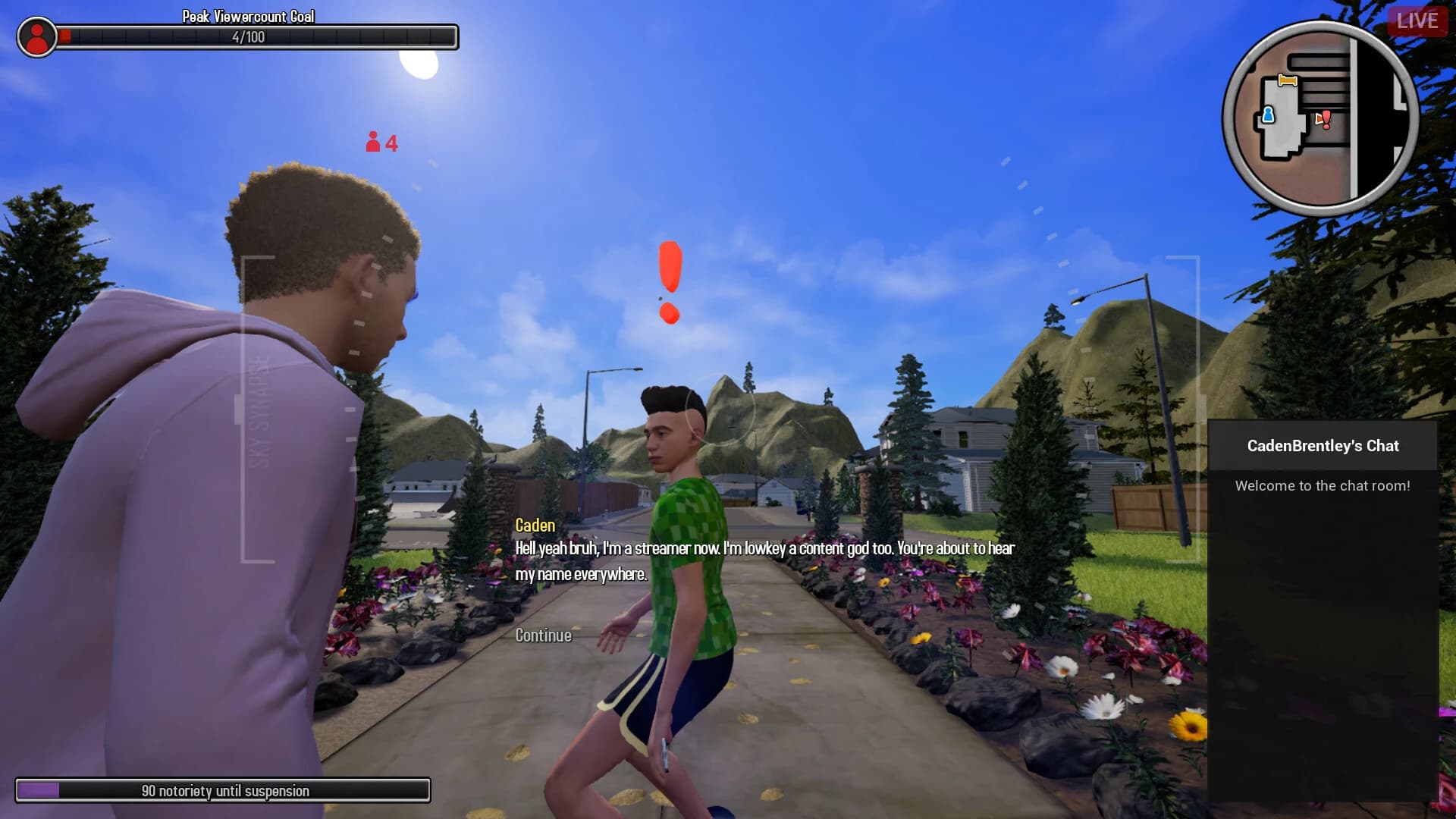Select the red viewer-count person icon
1456x819 pixels.
tap(373, 141)
